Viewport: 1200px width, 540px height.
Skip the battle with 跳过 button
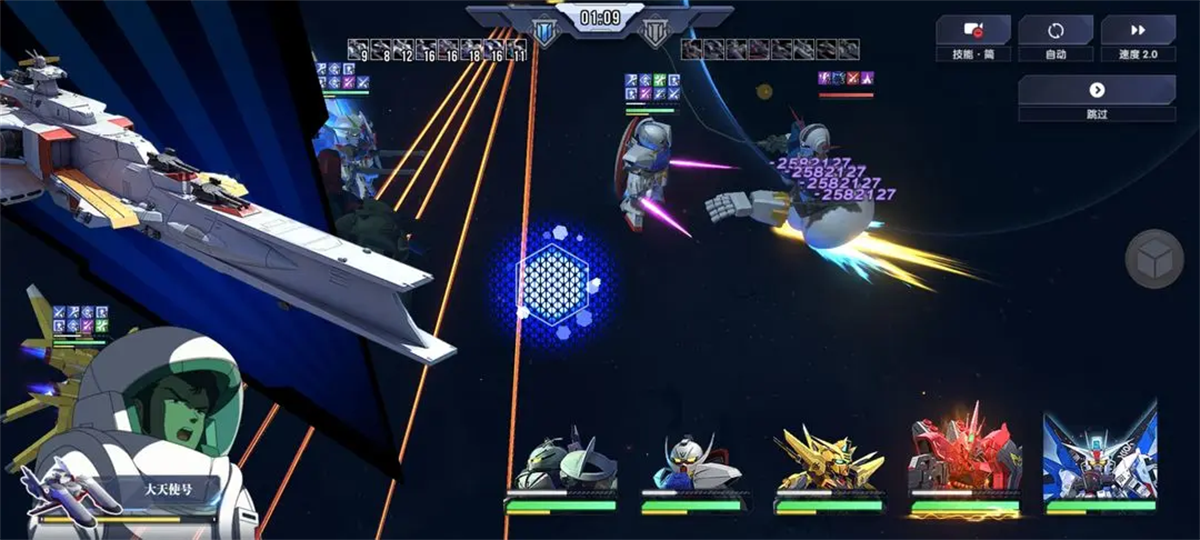1096,97
